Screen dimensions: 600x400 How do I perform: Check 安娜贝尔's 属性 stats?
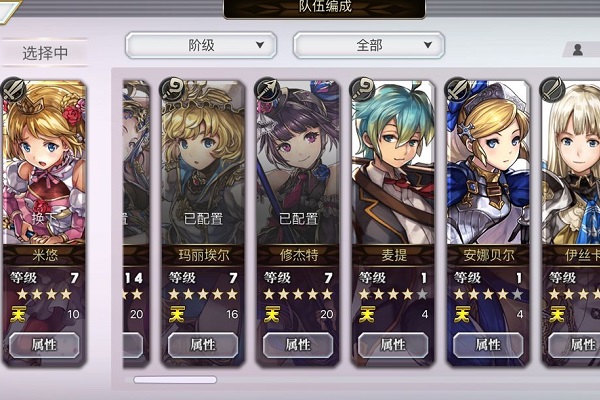(x=488, y=345)
